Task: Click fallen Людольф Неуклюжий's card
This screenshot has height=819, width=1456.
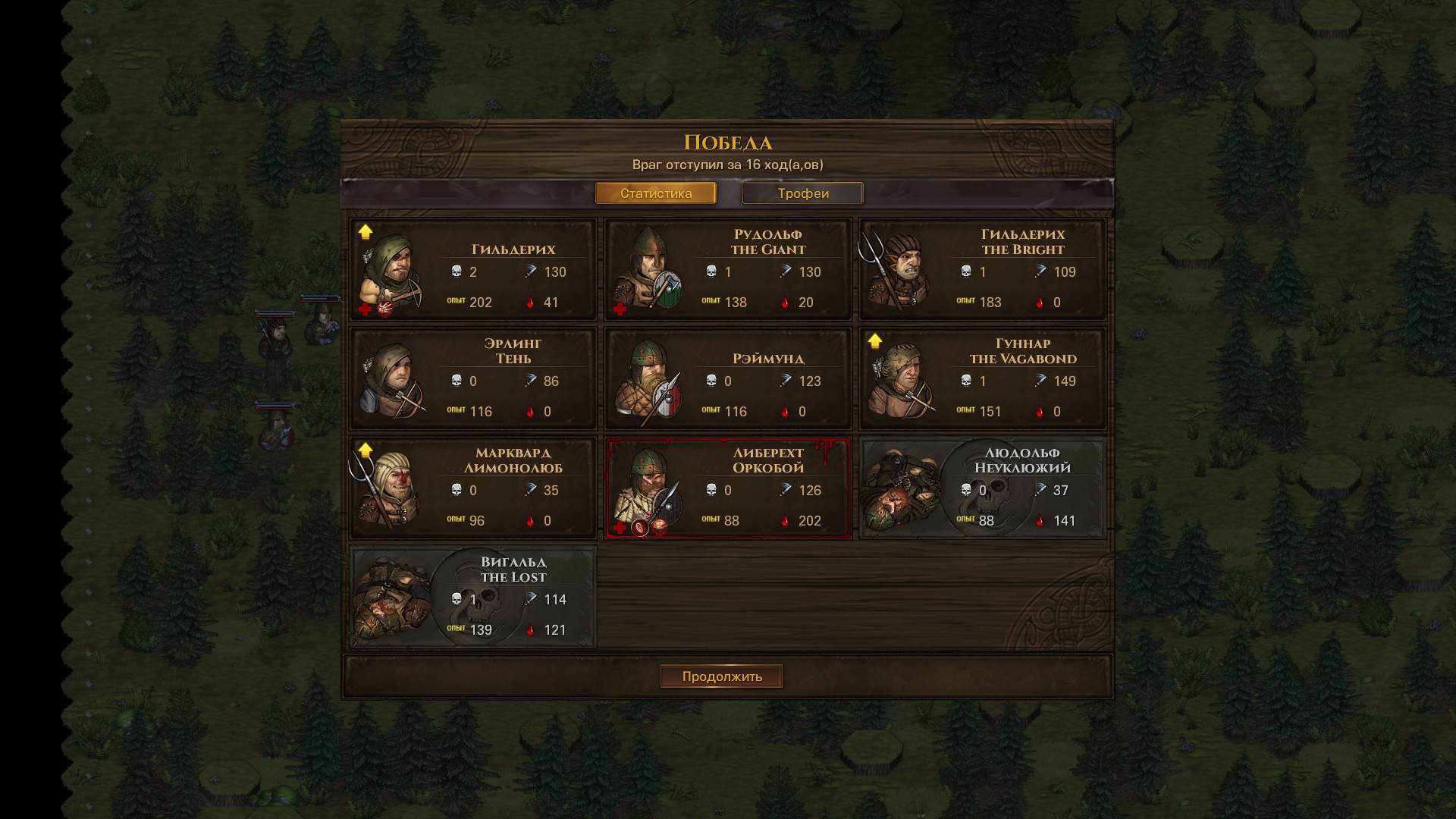Action: tap(983, 488)
